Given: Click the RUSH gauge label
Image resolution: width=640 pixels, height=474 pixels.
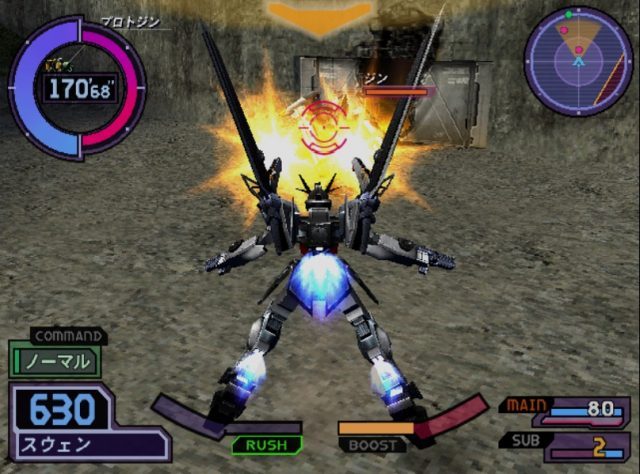Looking at the screenshot, I should click(x=266, y=445).
